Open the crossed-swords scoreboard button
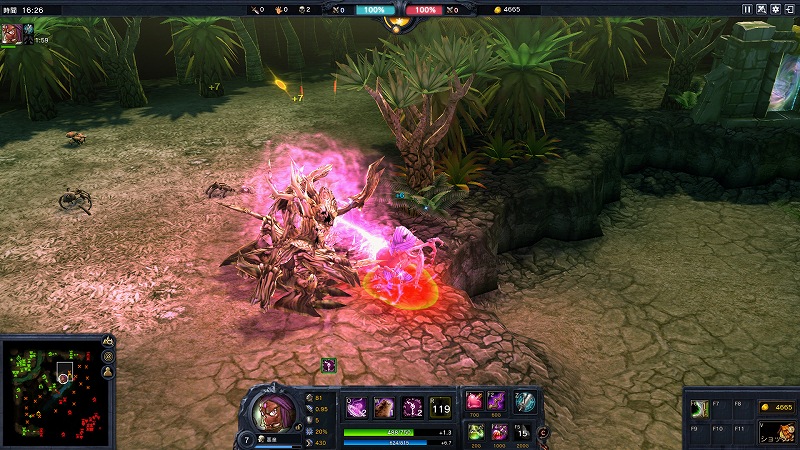800x450 pixels. coord(761,9)
